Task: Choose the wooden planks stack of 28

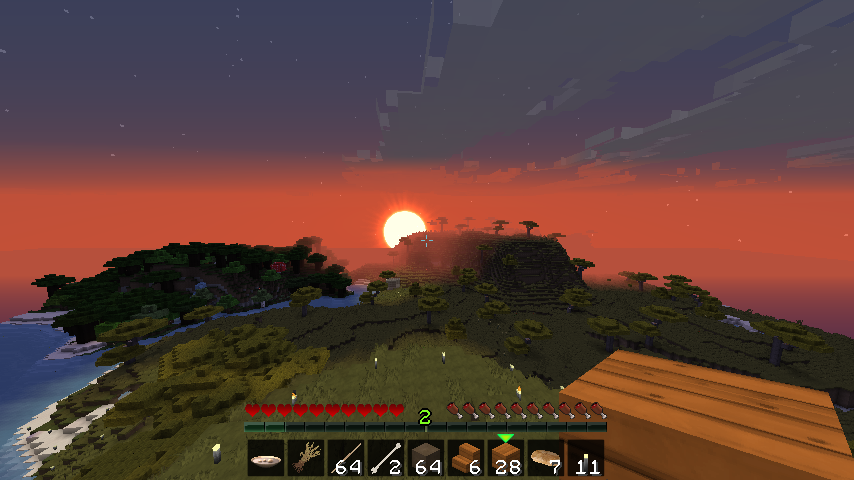Action: click(506, 459)
